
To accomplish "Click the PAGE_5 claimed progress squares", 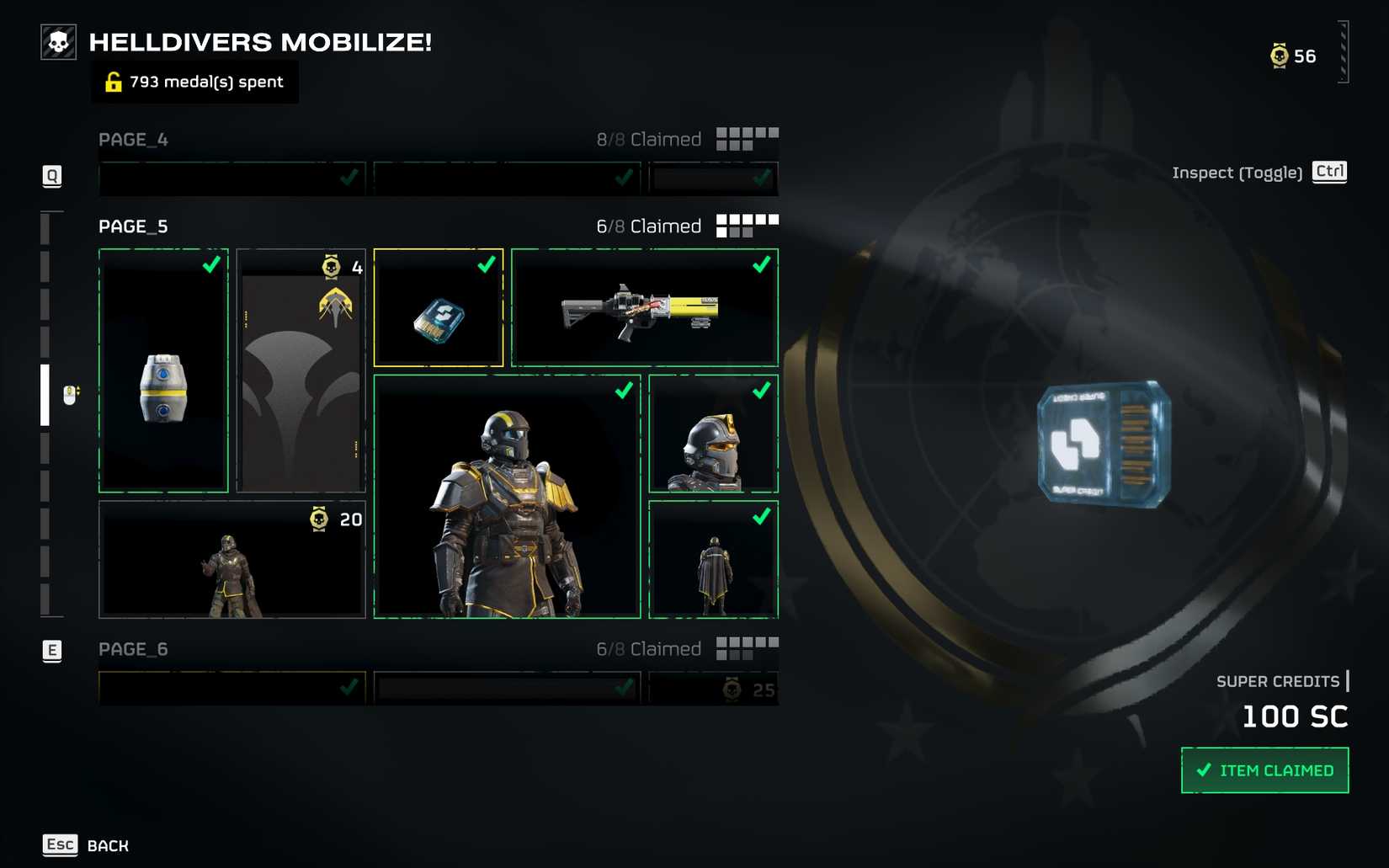I will coord(746,224).
